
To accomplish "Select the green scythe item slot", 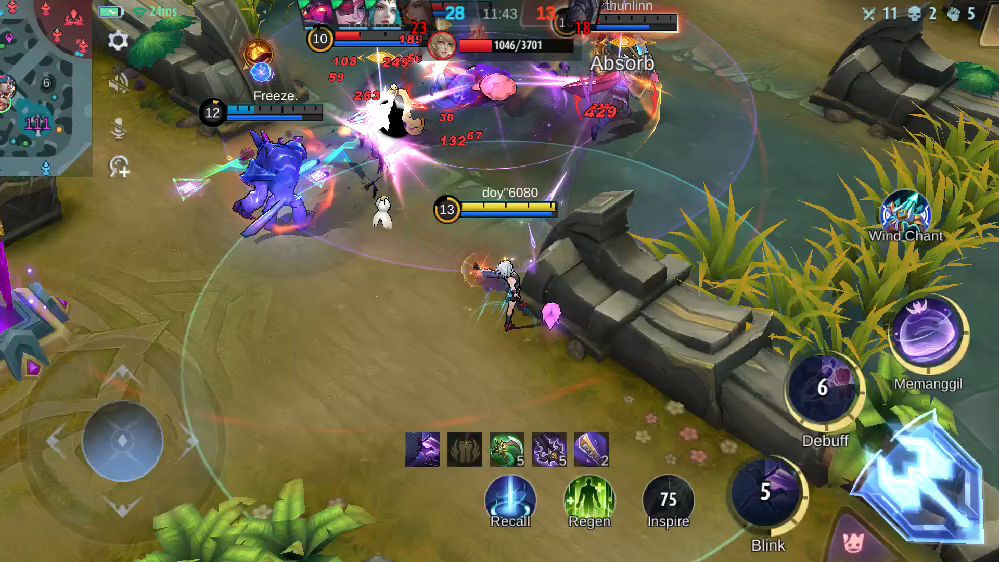I will [x=507, y=450].
